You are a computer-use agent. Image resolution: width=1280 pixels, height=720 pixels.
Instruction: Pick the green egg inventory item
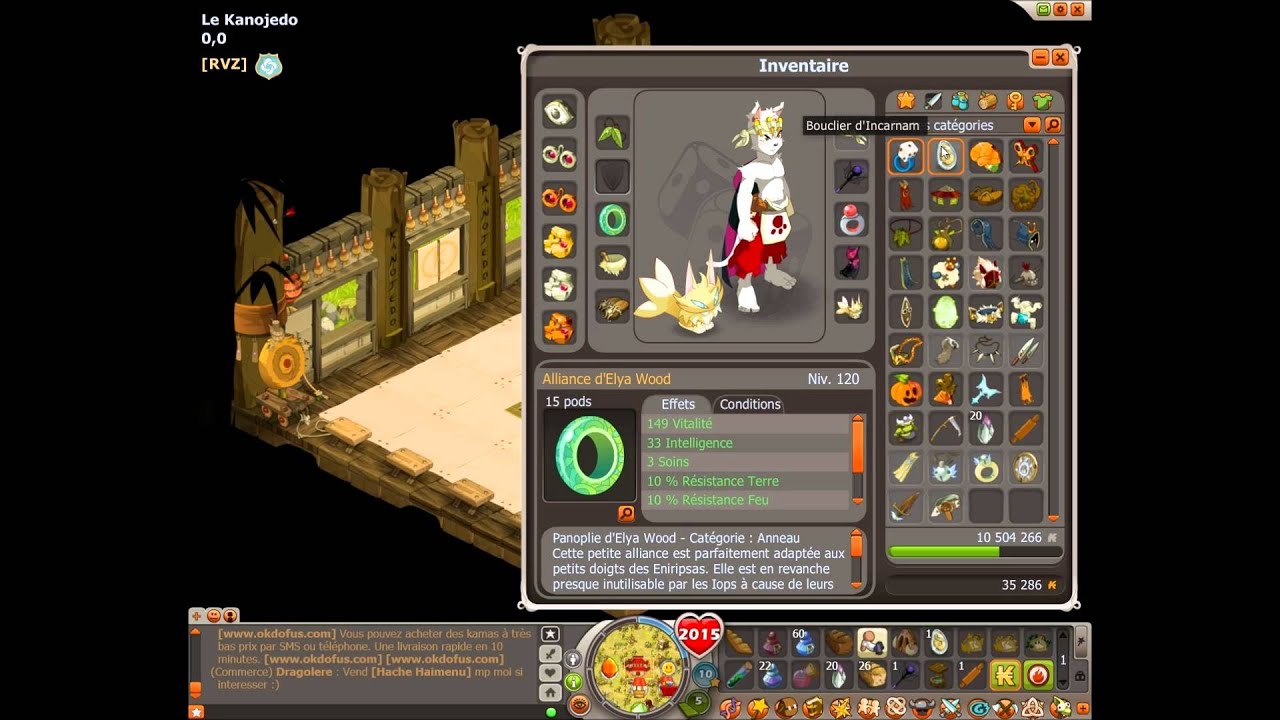click(x=946, y=312)
